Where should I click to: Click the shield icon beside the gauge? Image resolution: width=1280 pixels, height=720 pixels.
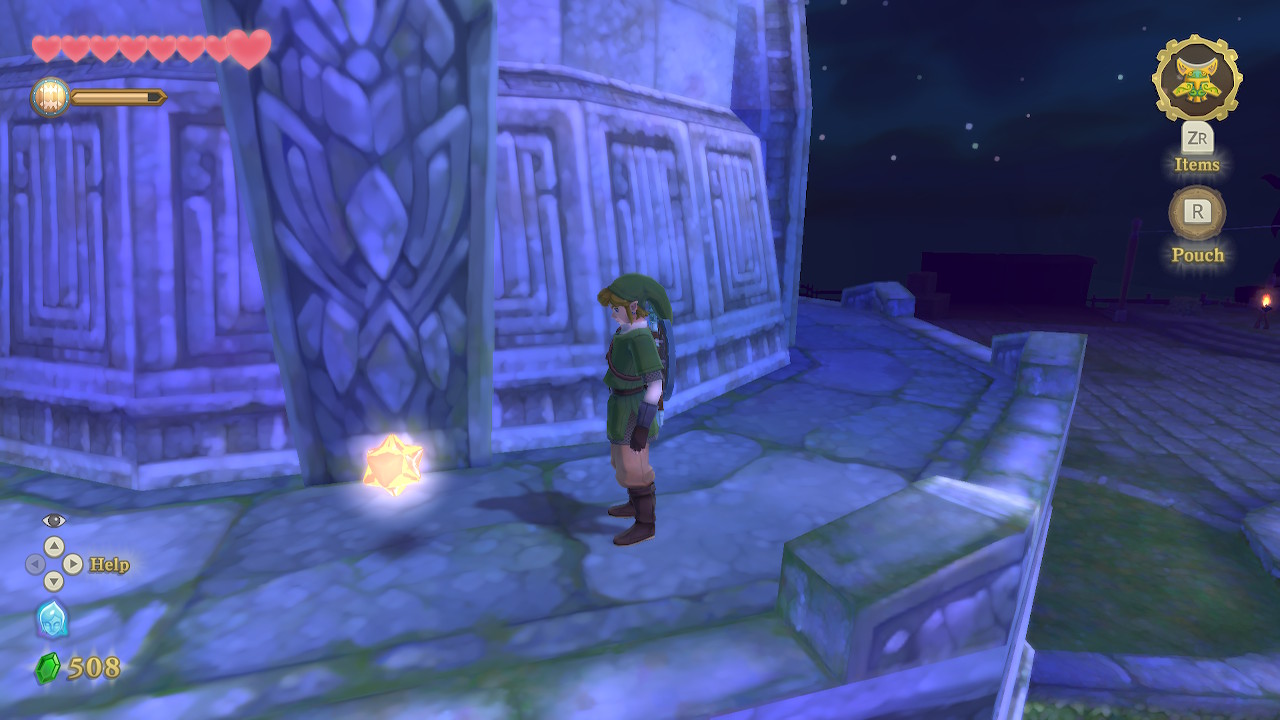coord(49,97)
